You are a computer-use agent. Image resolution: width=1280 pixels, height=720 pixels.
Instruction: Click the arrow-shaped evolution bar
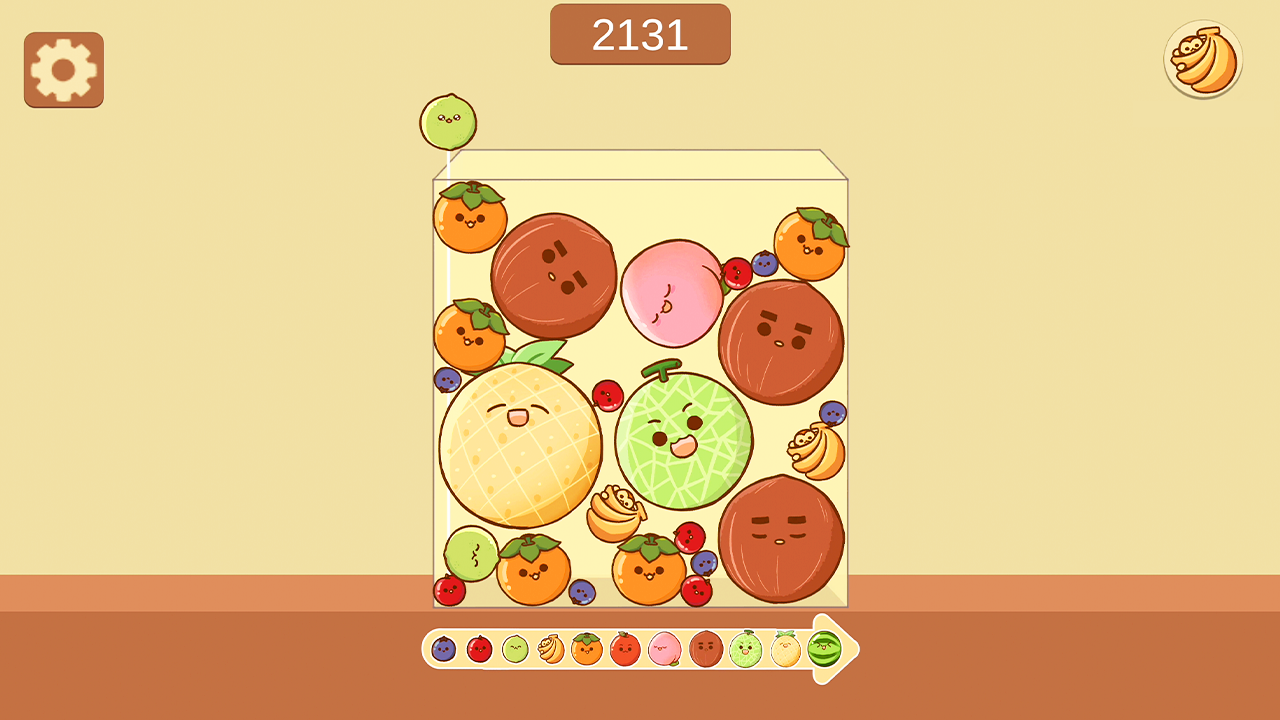tap(640, 650)
